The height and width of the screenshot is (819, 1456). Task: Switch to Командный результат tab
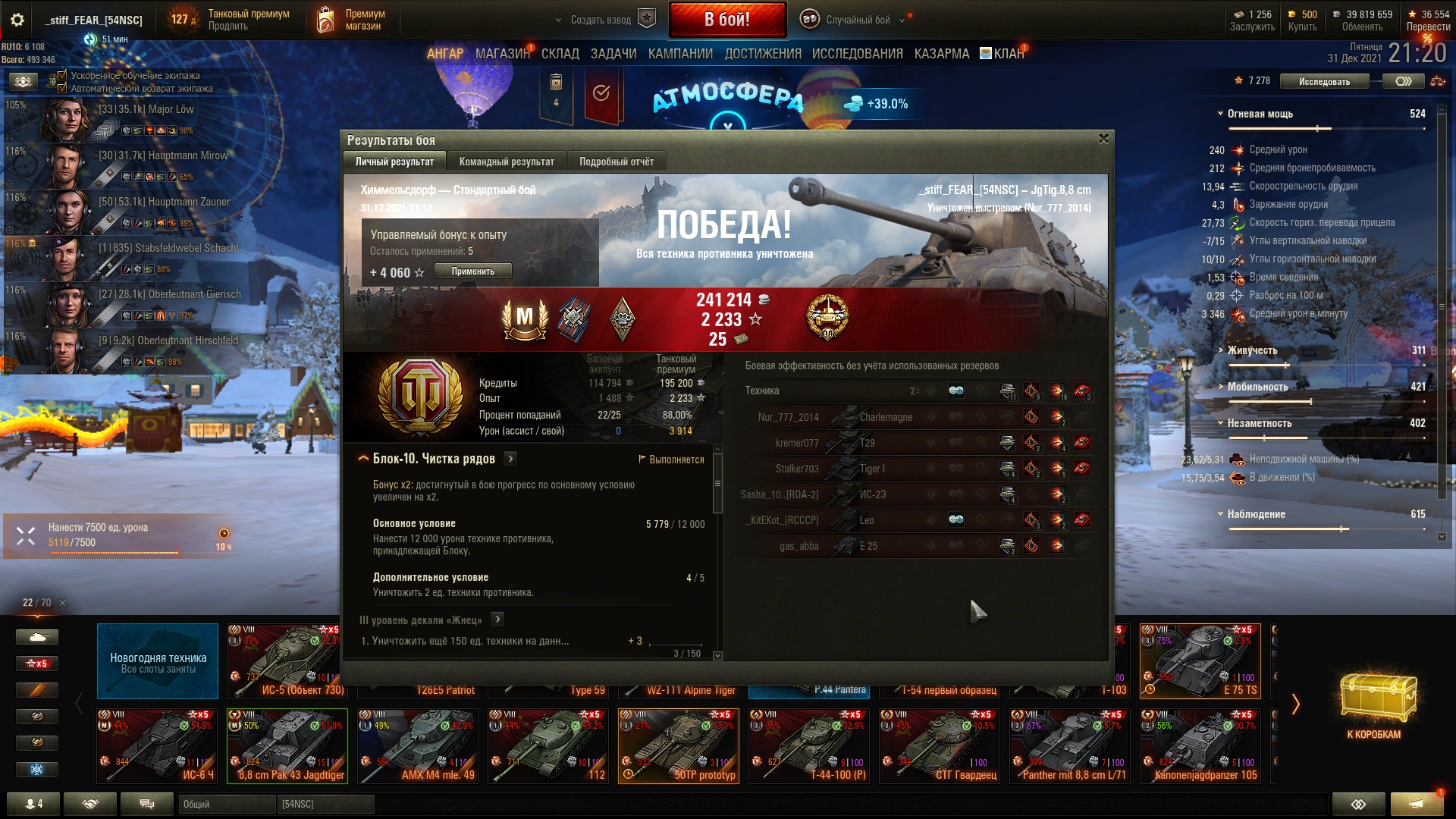click(x=506, y=162)
